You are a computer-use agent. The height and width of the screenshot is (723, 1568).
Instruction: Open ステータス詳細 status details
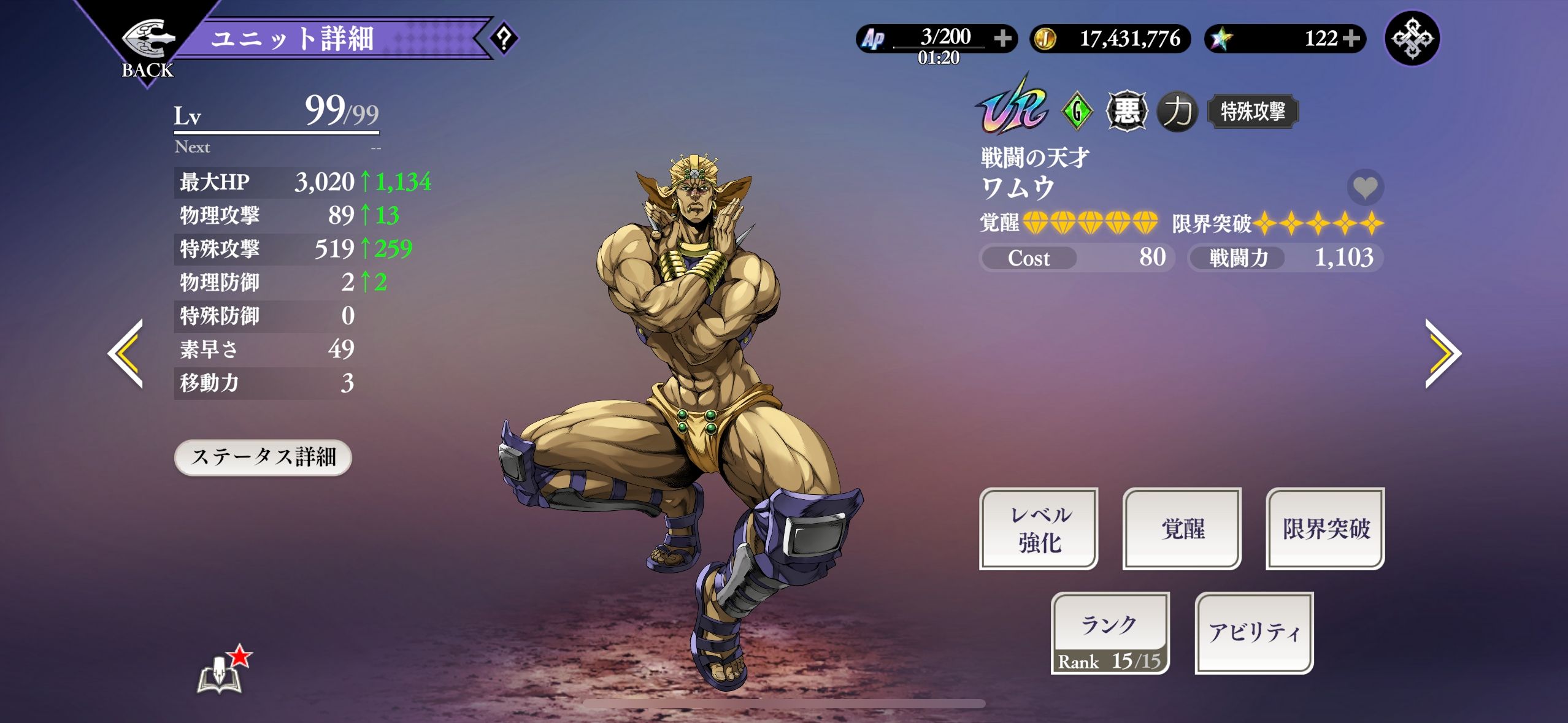tap(263, 457)
